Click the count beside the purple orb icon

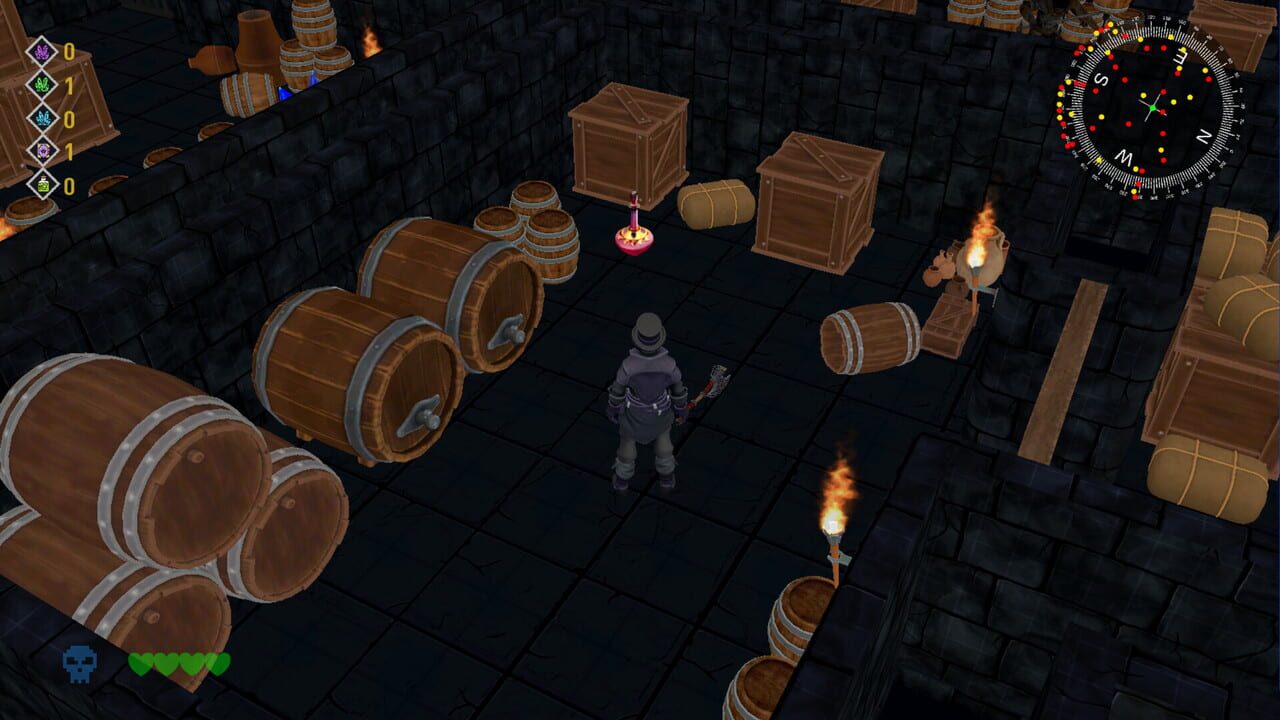point(69,150)
